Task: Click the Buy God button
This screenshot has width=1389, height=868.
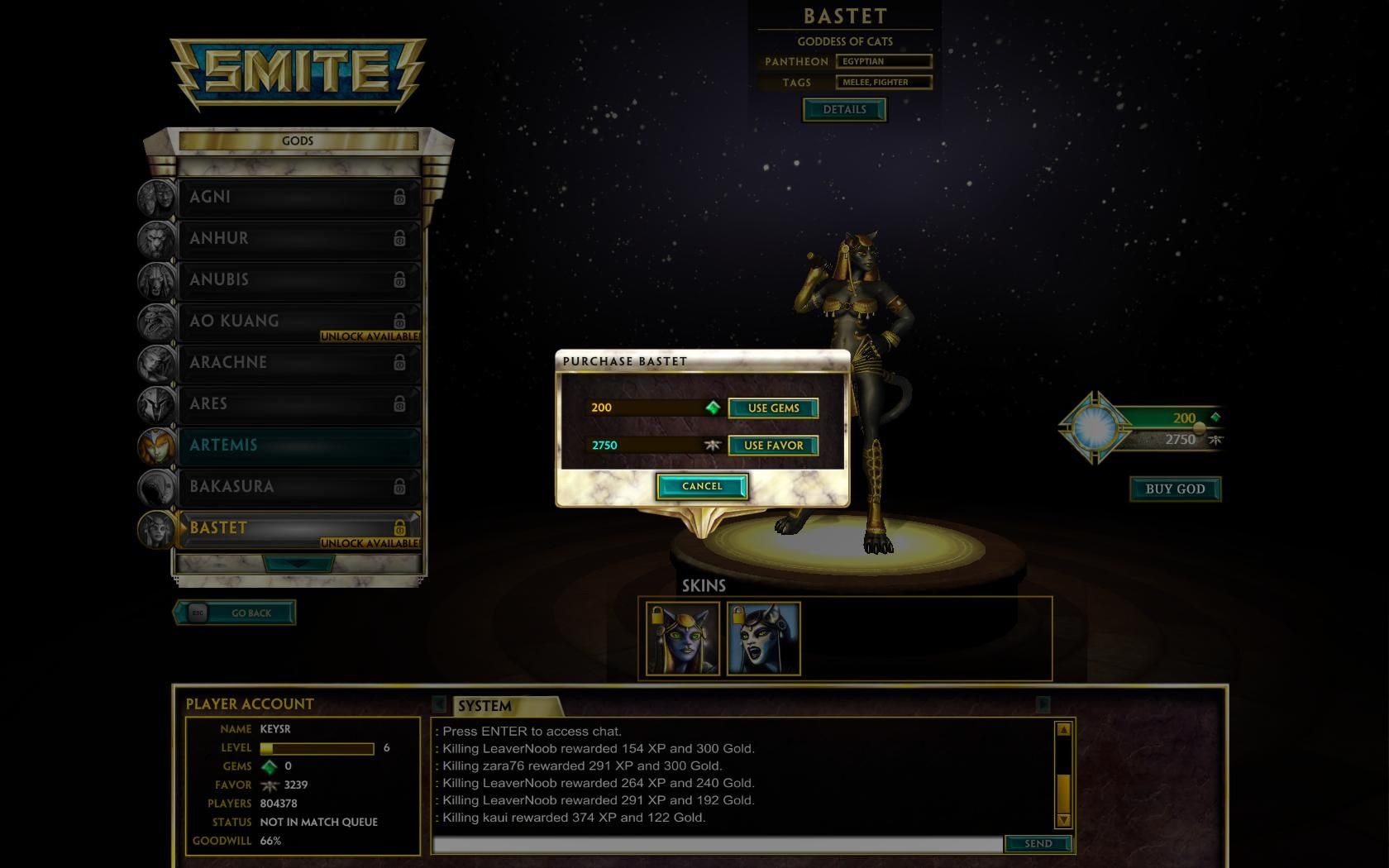Action: click(x=1175, y=489)
